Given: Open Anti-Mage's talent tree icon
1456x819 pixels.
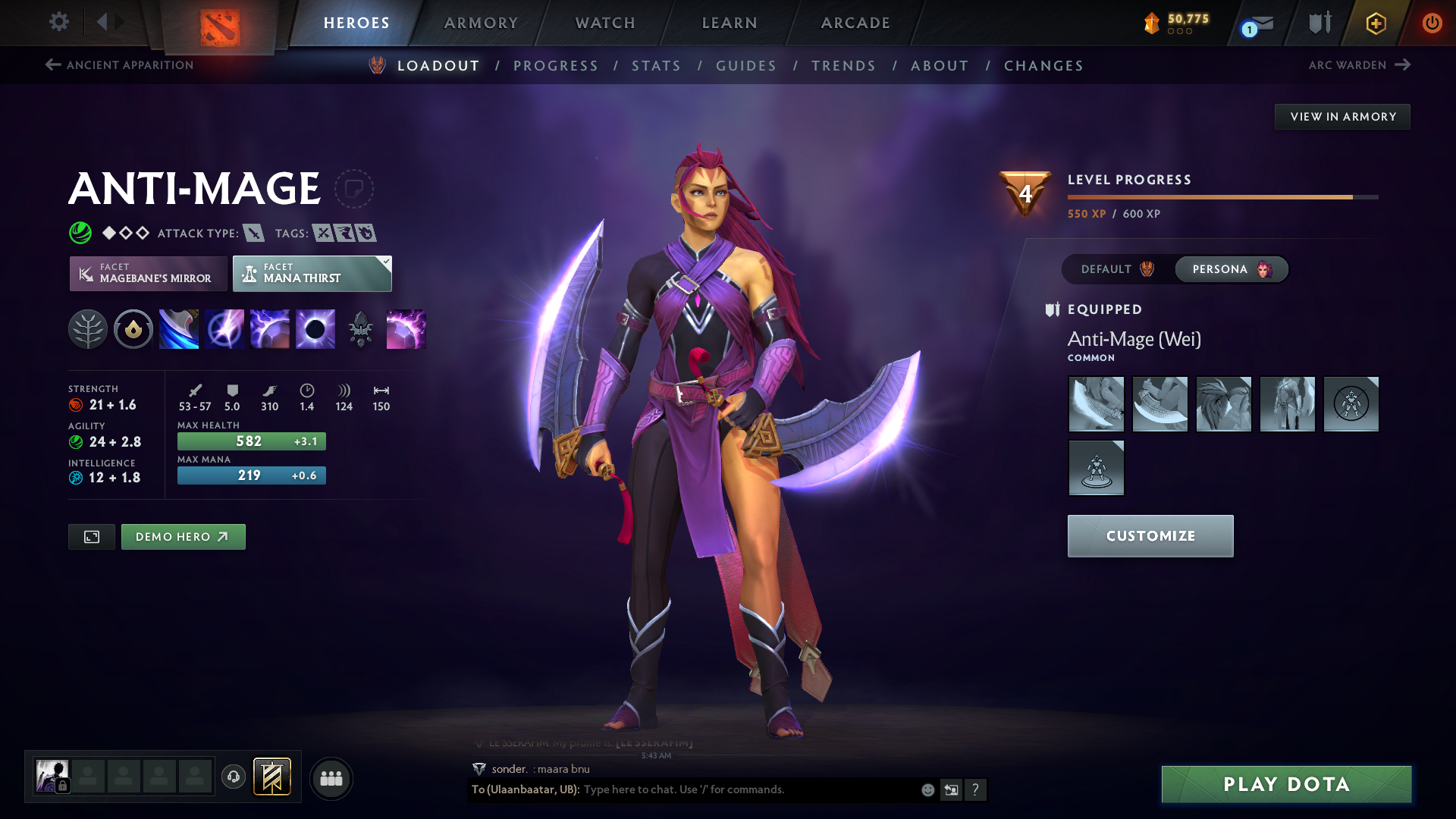Looking at the screenshot, I should pos(88,329).
